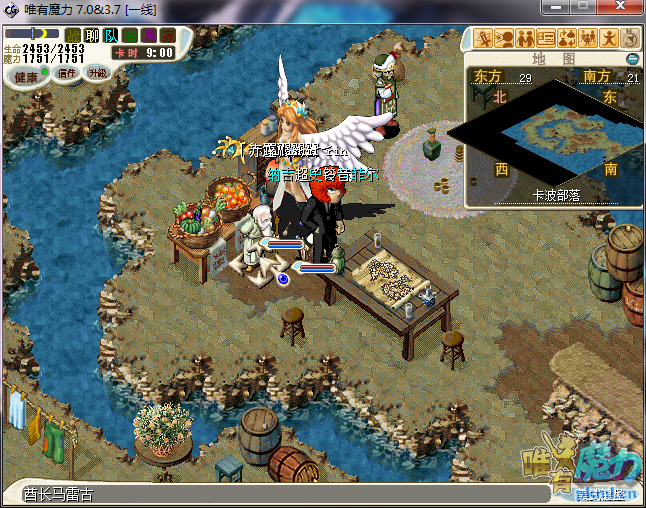This screenshot has width=646, height=508.
Task: Activate the trade money bag icon
Action: click(x=567, y=39)
